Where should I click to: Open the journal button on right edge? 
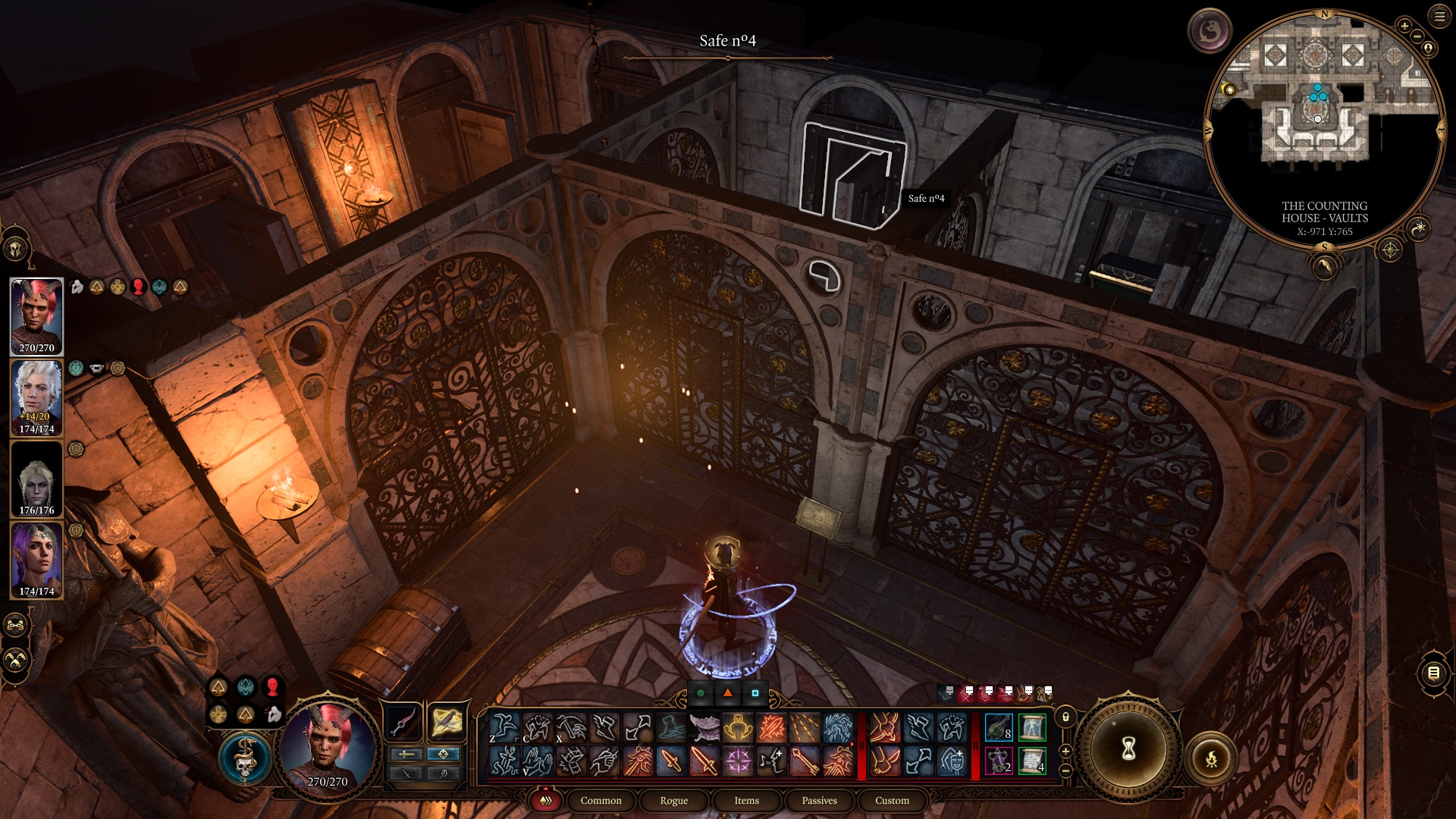[1433, 673]
